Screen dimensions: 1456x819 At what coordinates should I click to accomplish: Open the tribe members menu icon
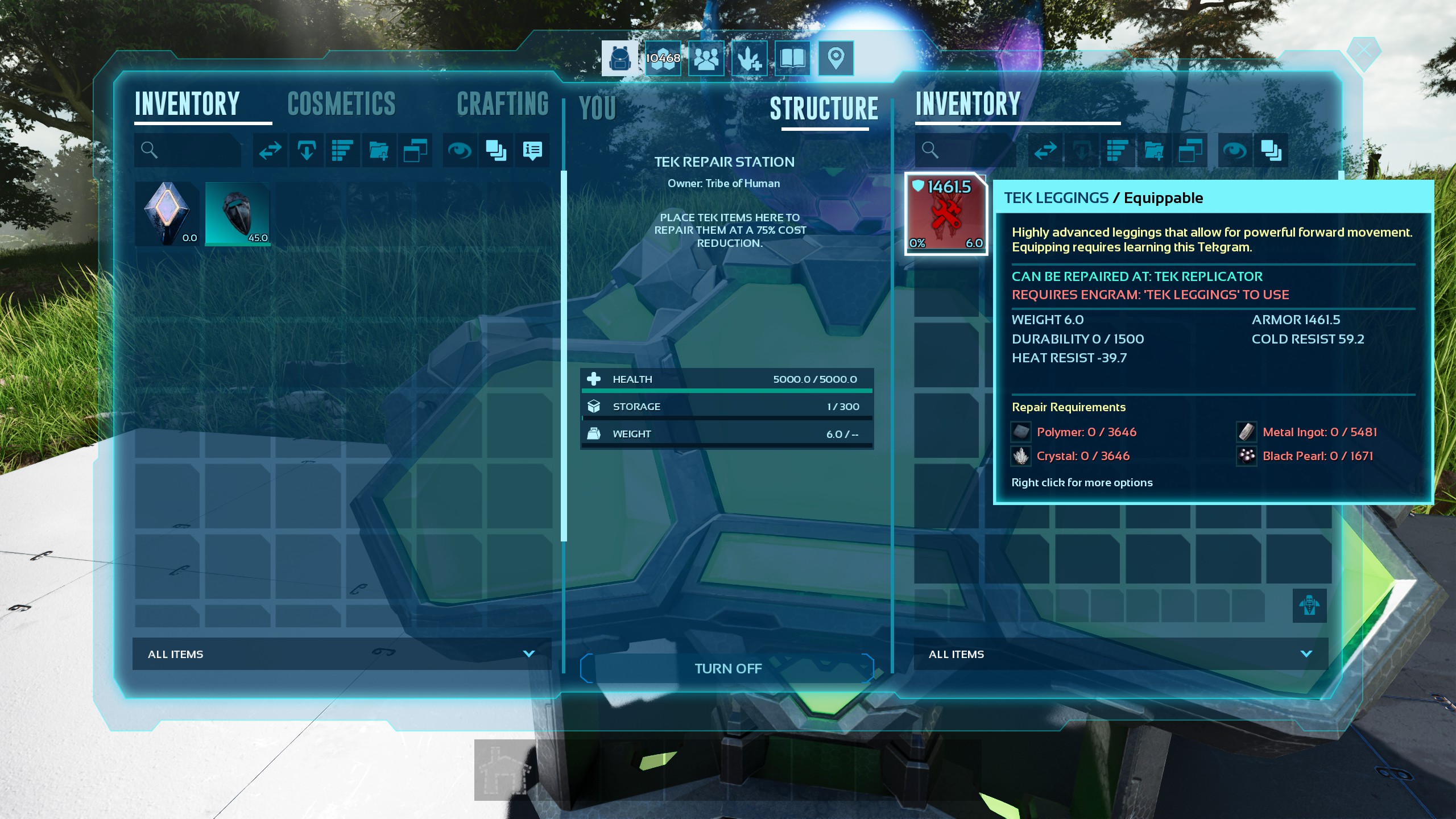706,58
